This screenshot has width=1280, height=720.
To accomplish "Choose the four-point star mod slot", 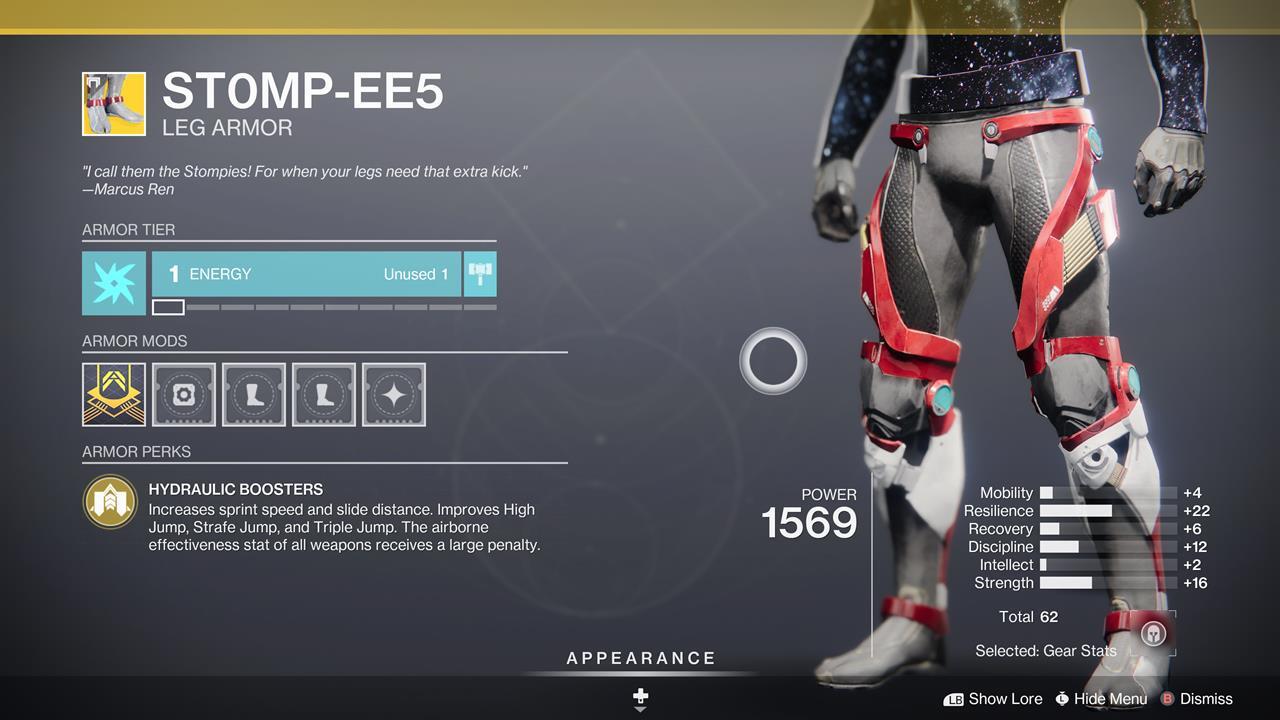I will (394, 395).
